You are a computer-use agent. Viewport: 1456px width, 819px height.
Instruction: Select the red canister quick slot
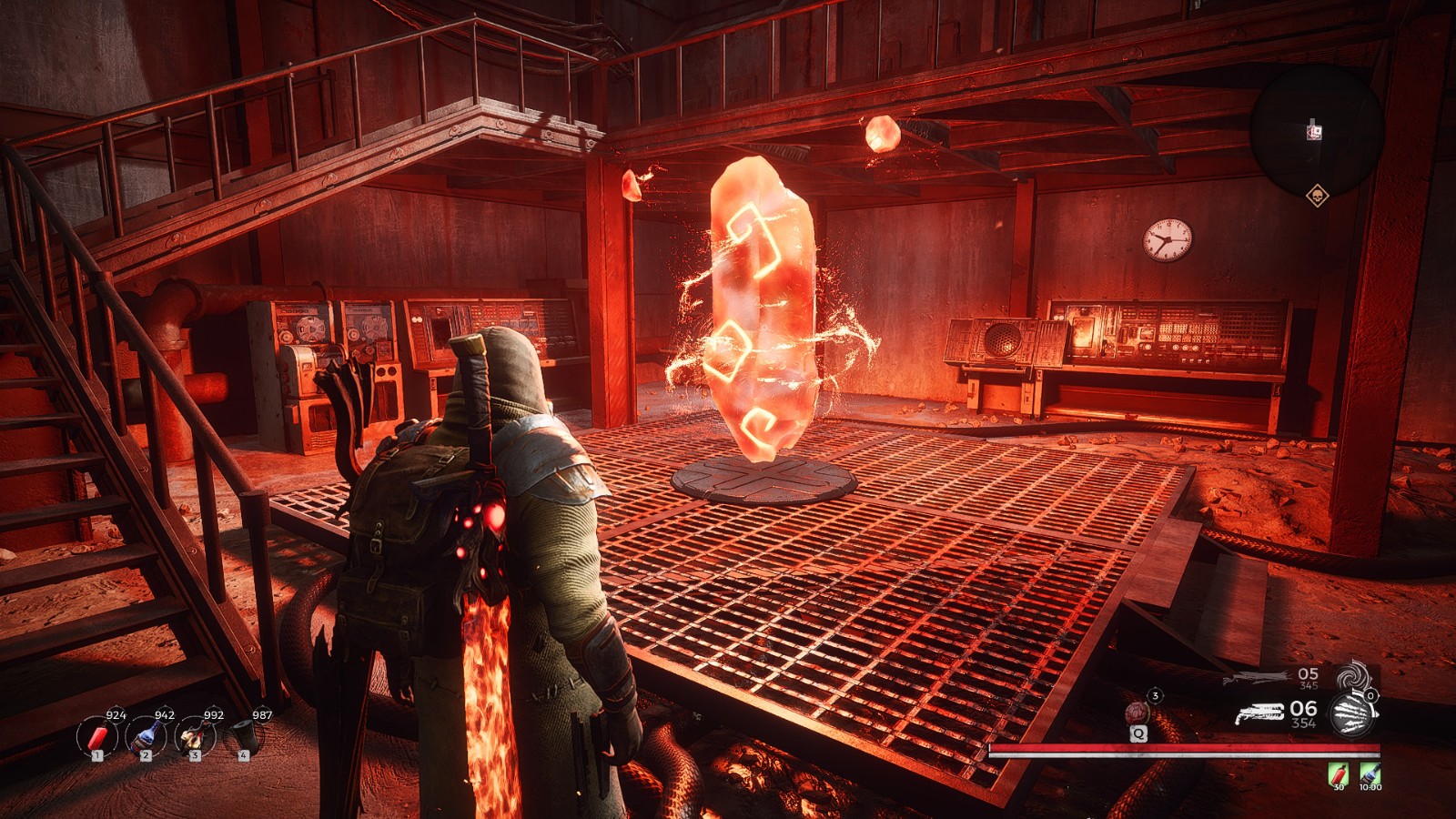tap(96, 736)
